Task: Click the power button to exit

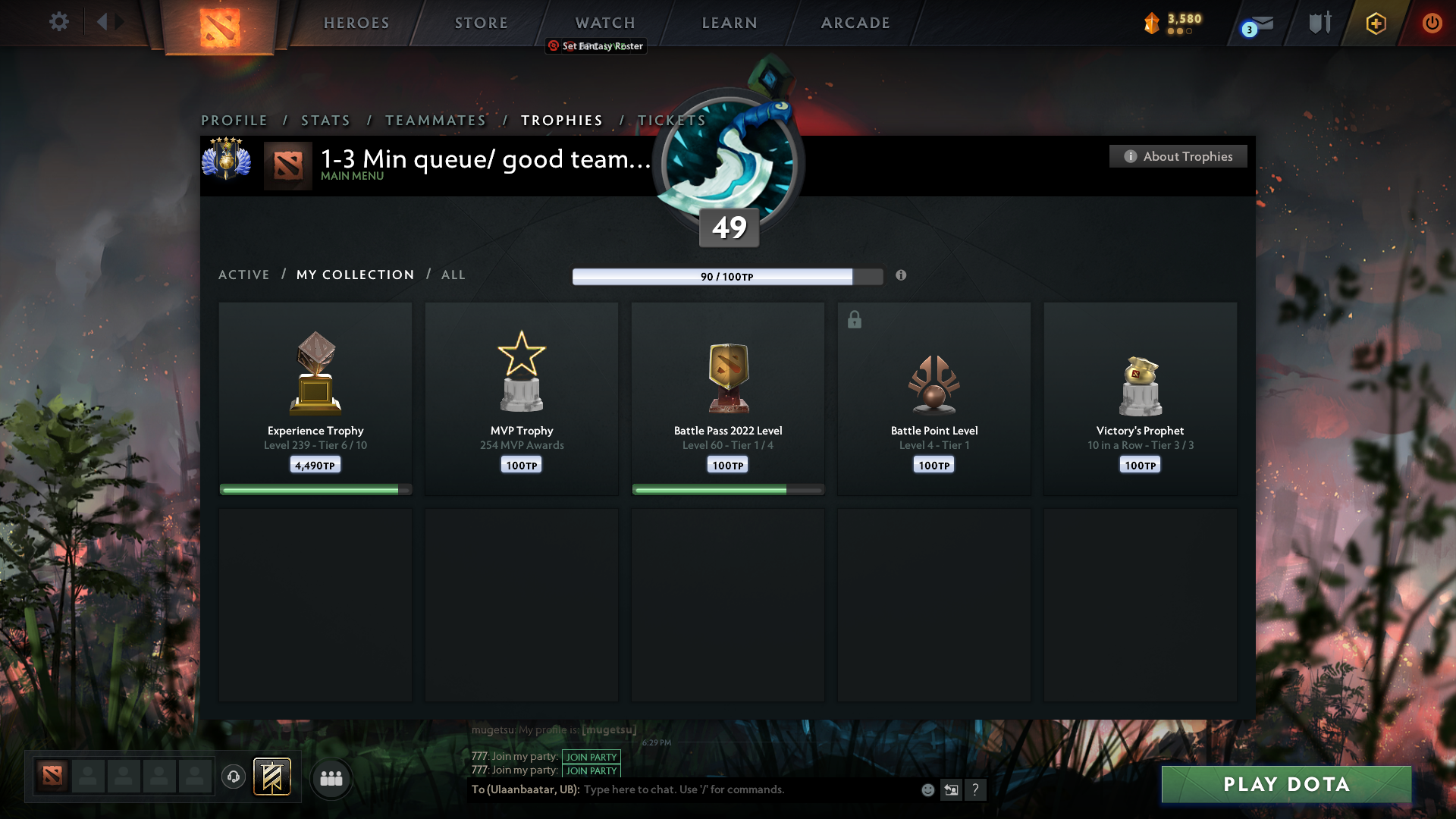Action: click(x=1432, y=23)
